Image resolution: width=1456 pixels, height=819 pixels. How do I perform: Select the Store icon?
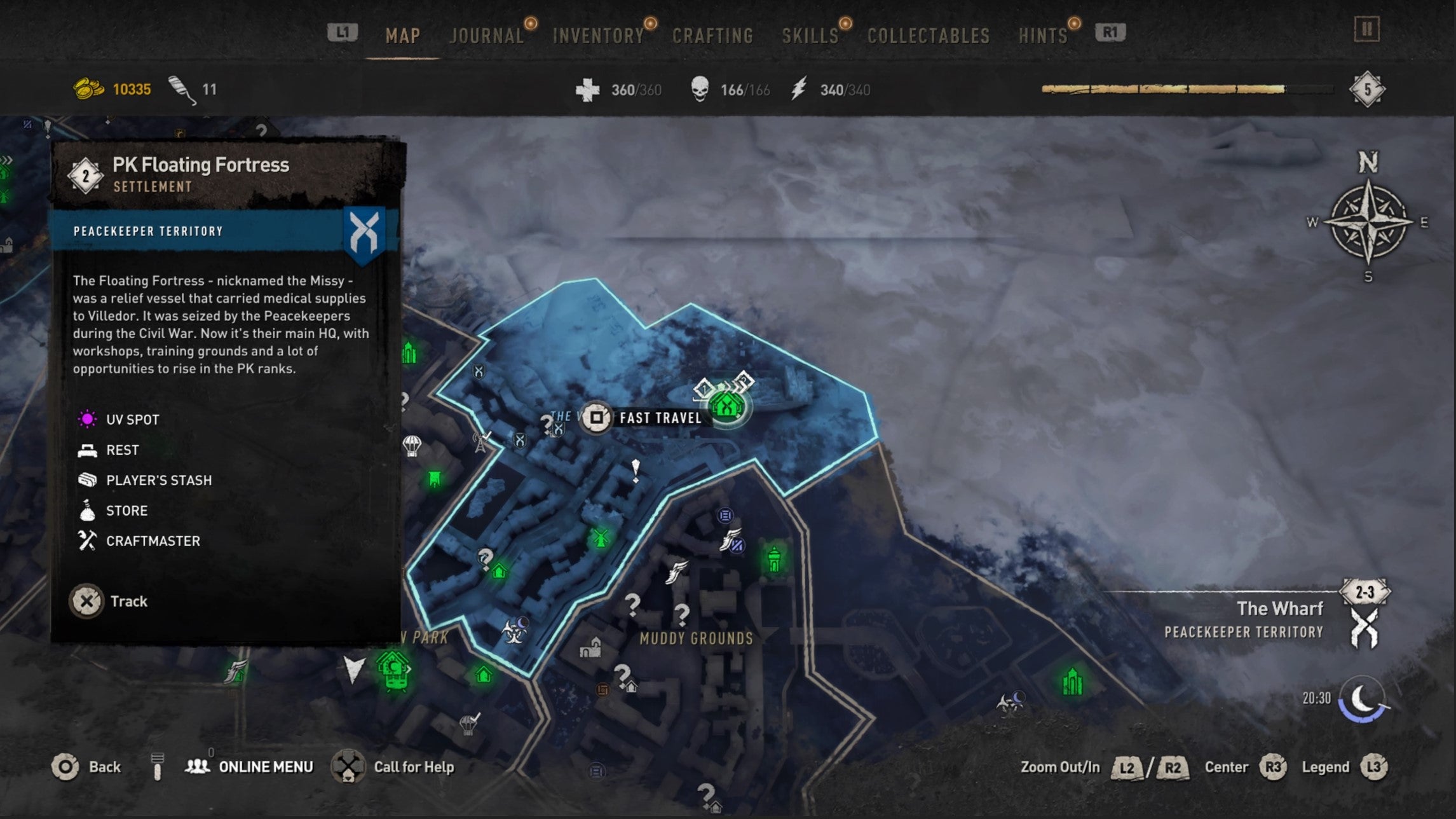tap(88, 510)
